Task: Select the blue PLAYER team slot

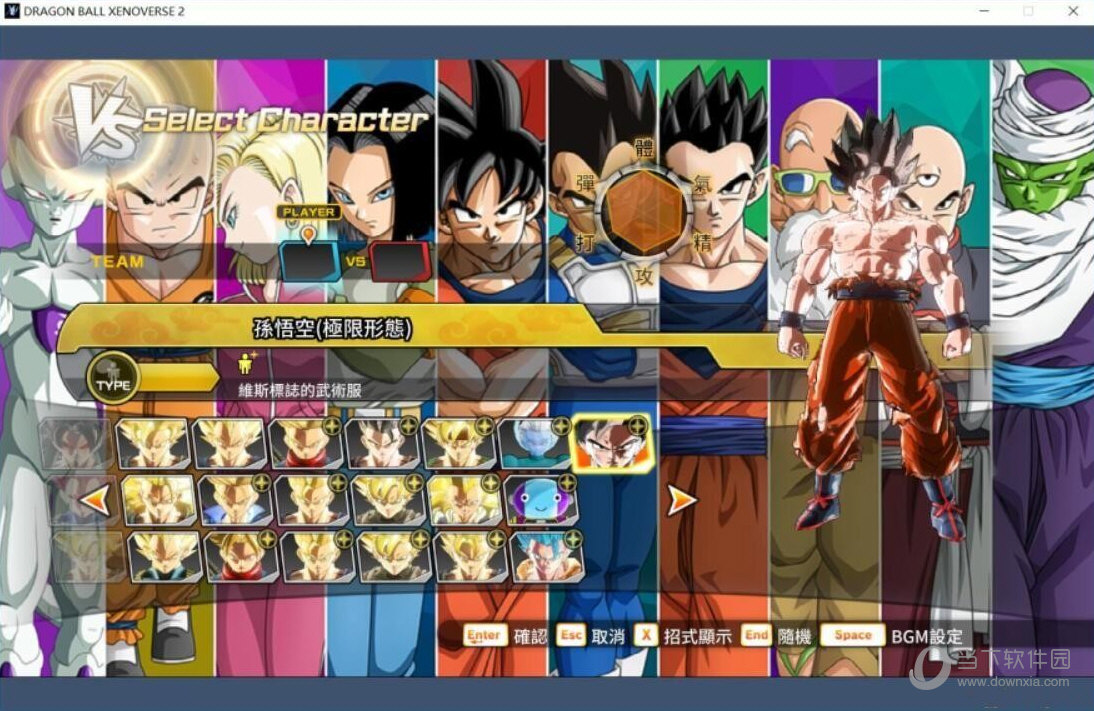Action: (309, 261)
